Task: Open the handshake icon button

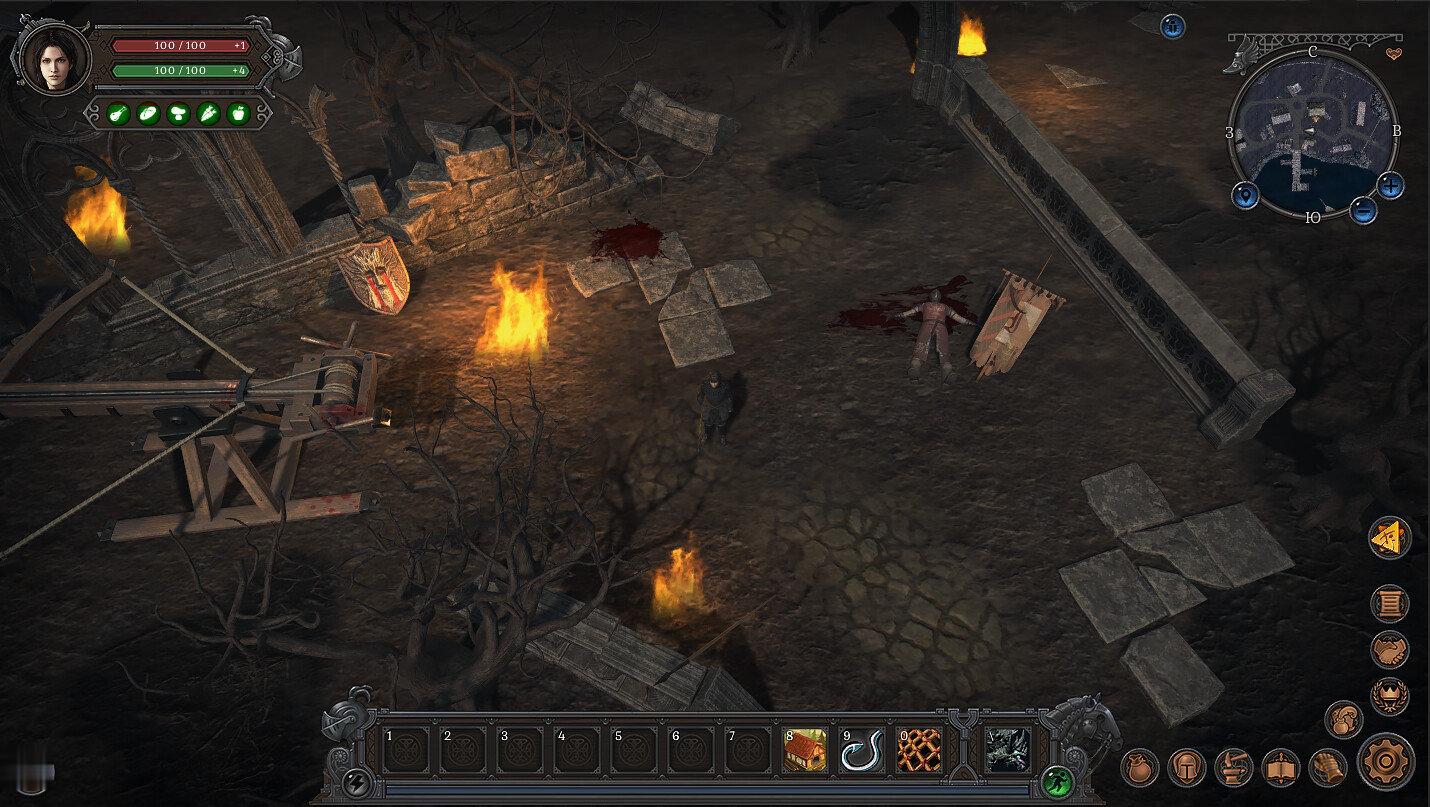Action: 1389,650
